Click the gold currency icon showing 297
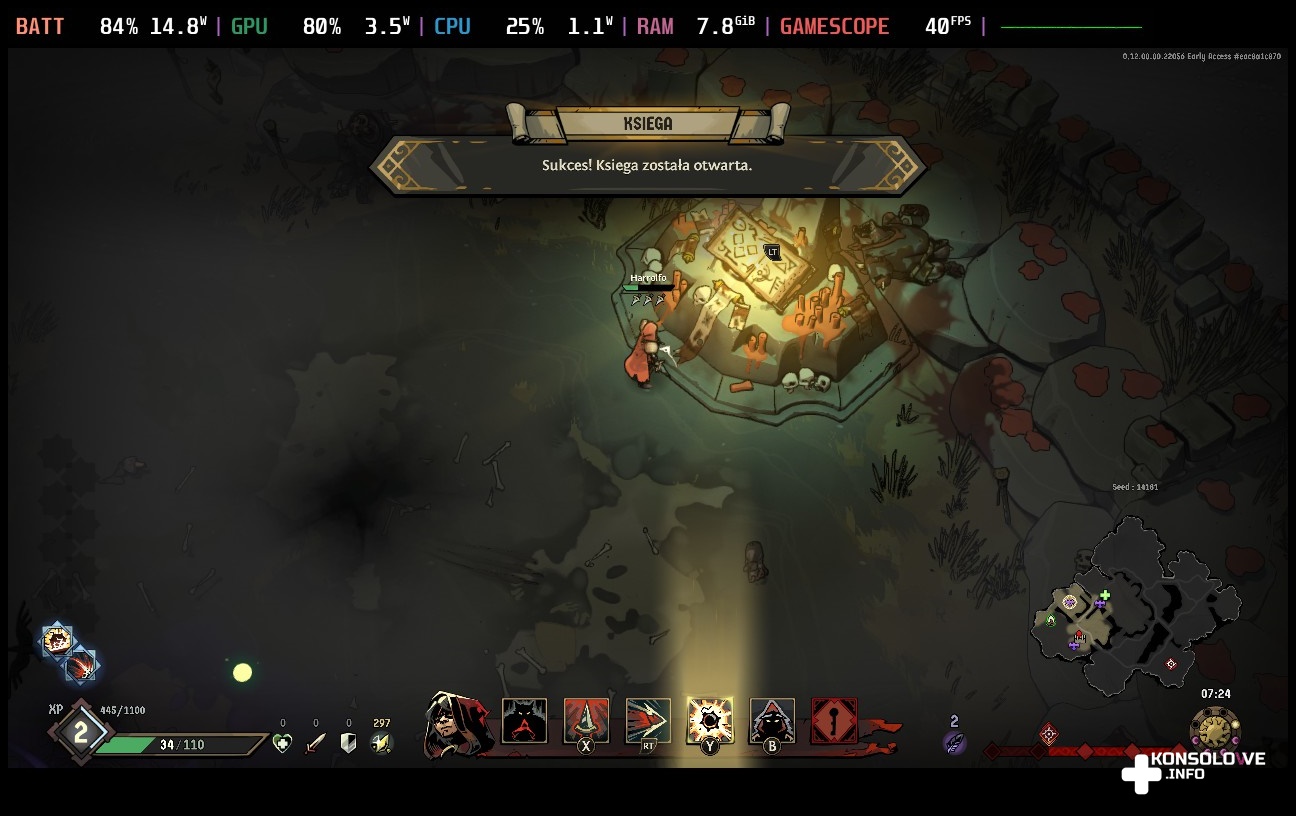1296x816 pixels. 381,743
